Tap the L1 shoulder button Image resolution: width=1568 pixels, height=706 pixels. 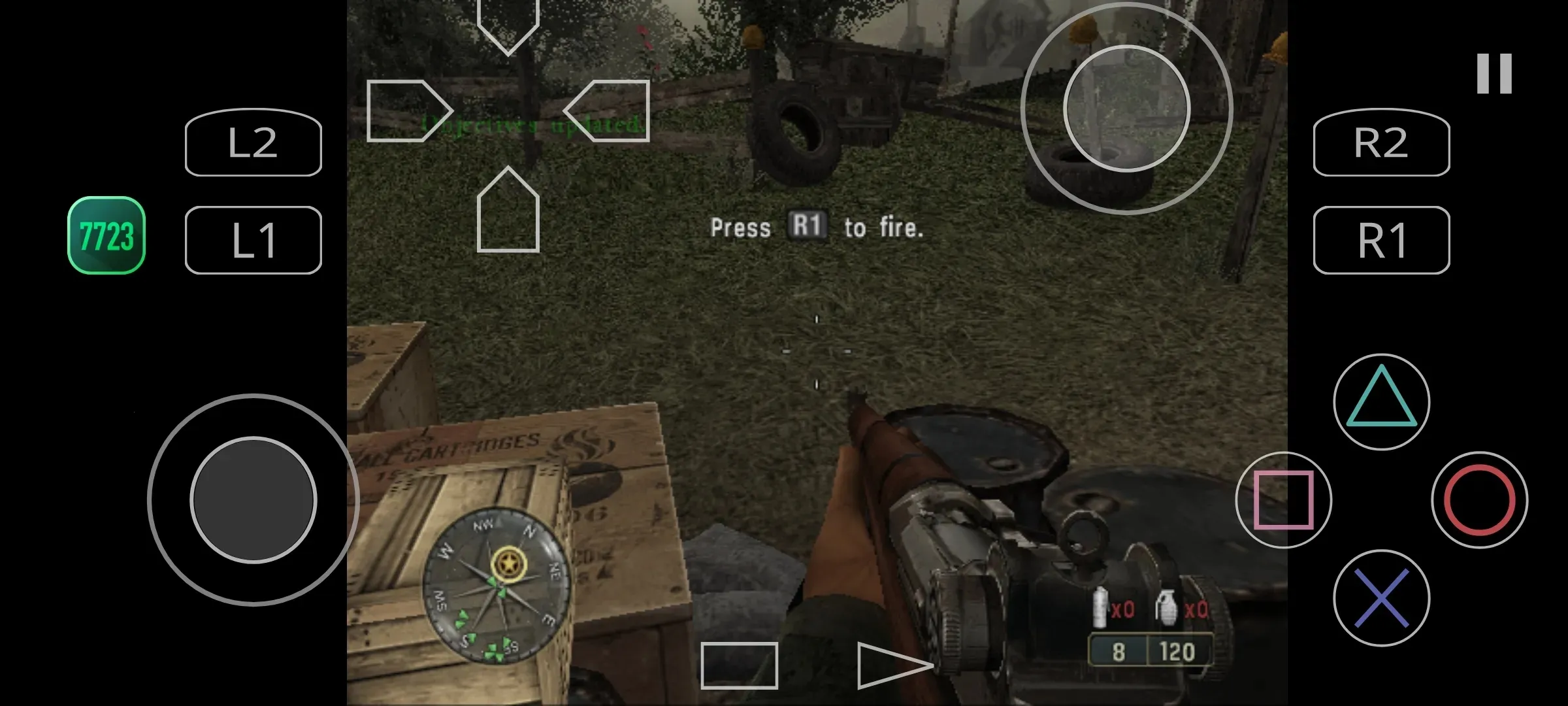[253, 240]
